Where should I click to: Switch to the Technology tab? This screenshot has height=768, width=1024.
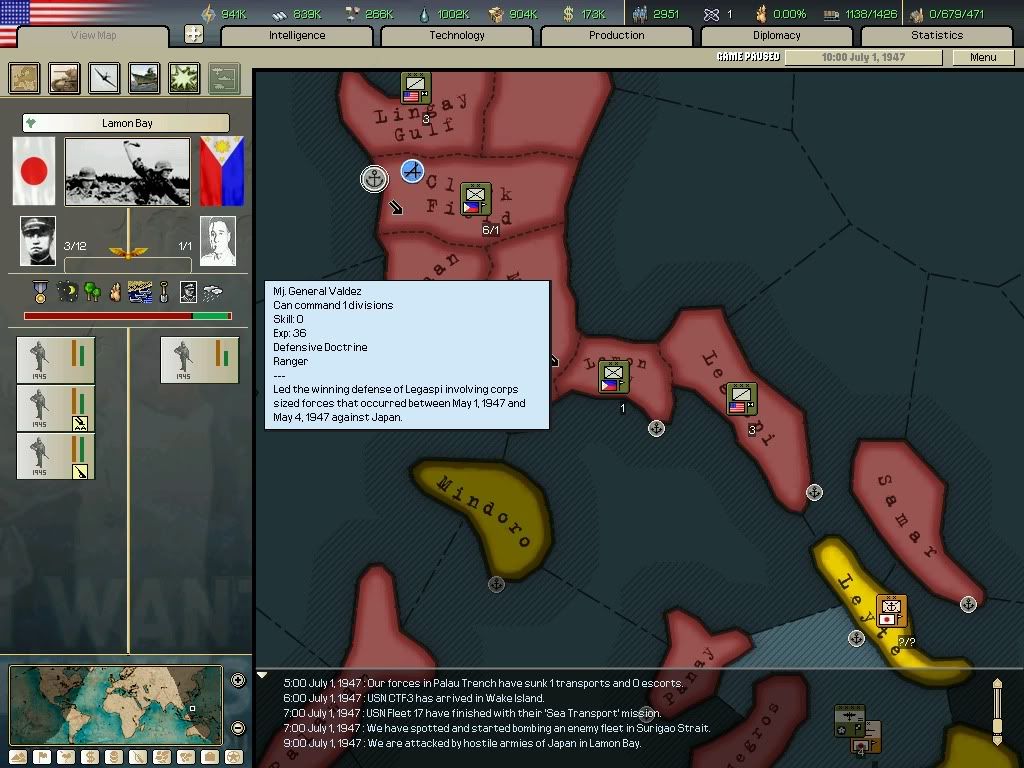click(457, 35)
